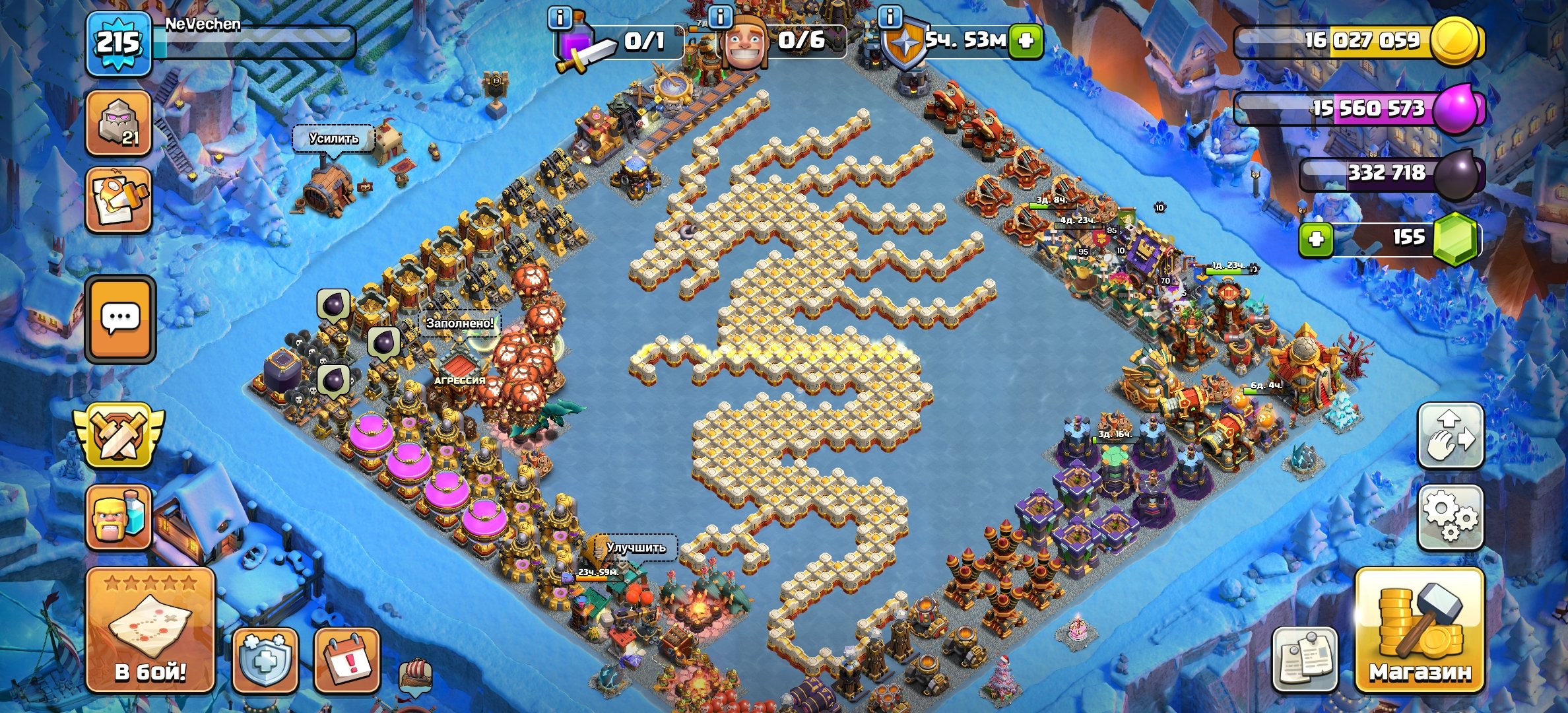Screen dimensions: 1568x713
Task: Click the Усилить boost bubble
Action: coord(333,139)
